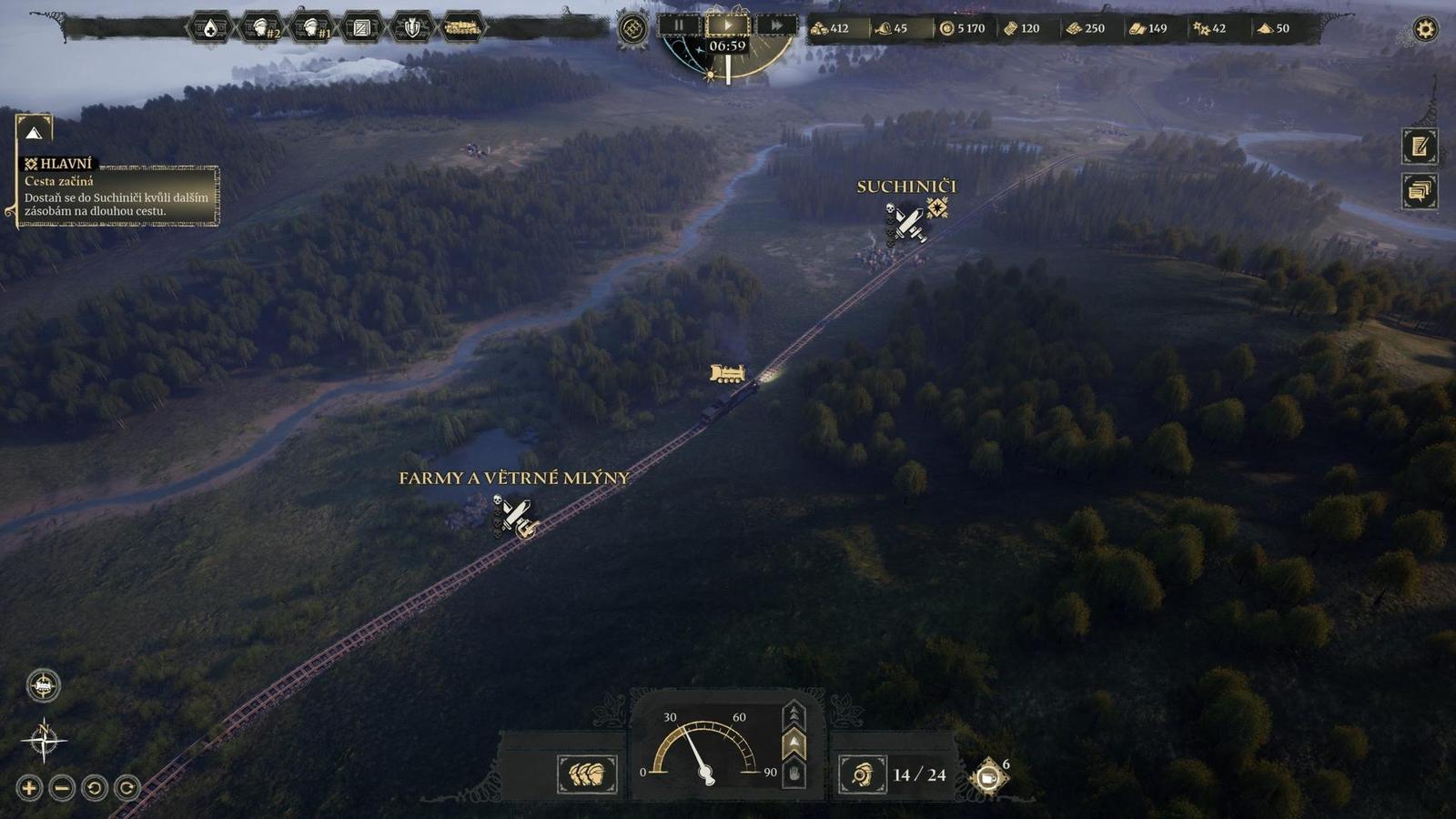Viewport: 1456px width, 819px height.
Task: Open the soldiers squad panel
Action: click(586, 774)
